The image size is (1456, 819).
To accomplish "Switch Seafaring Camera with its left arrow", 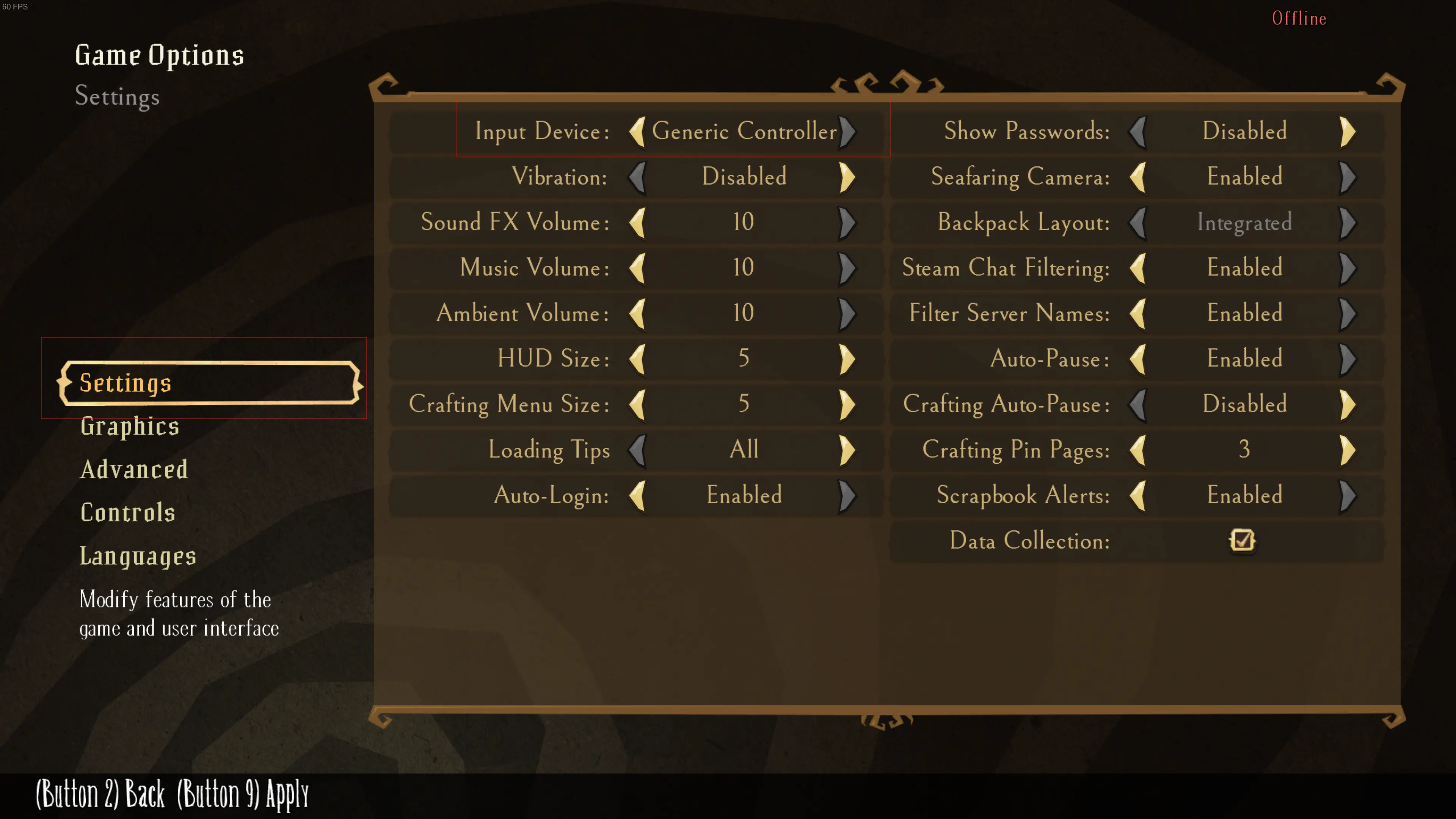I will point(1138,177).
